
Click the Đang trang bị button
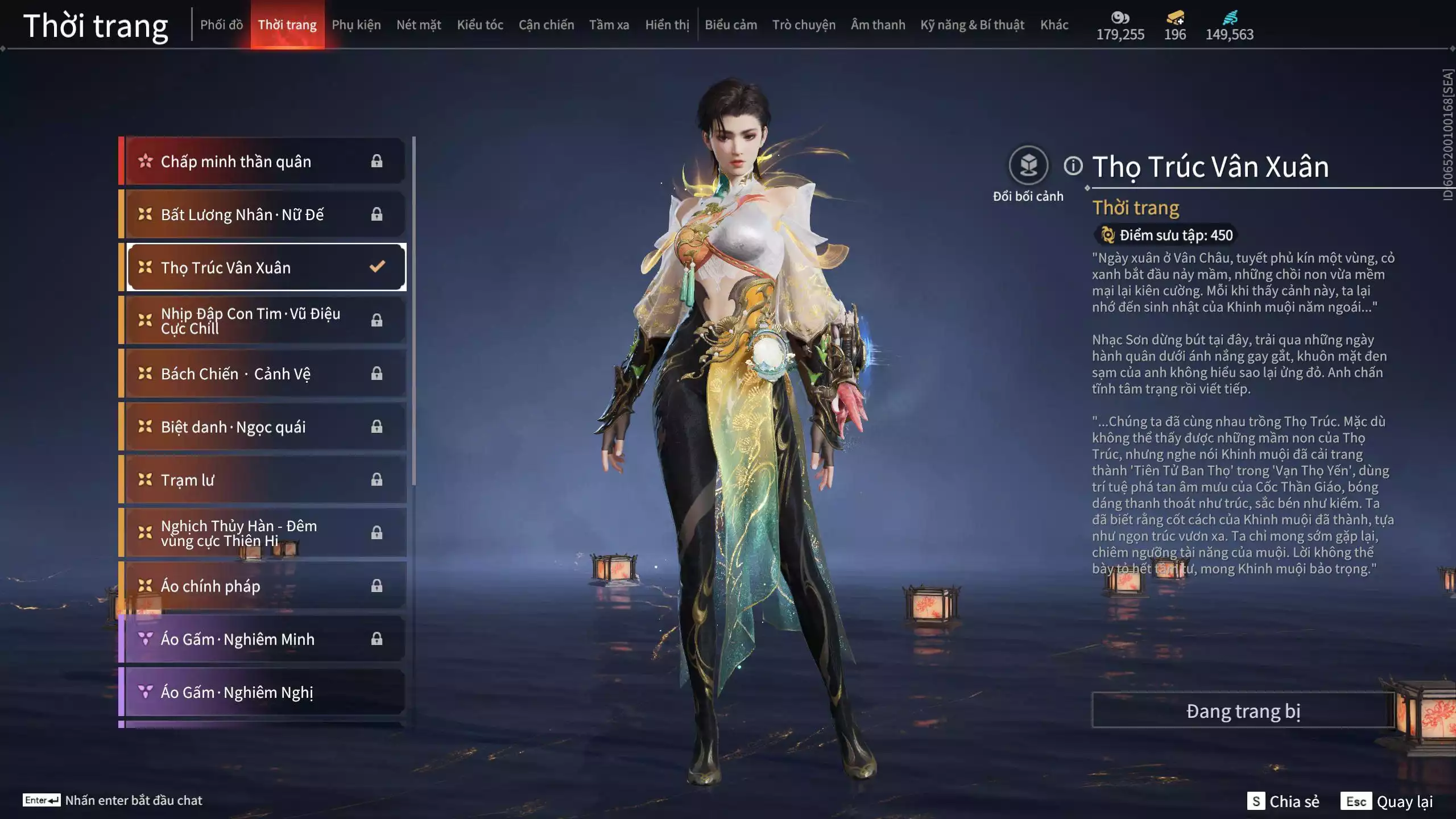pyautogui.click(x=1243, y=711)
